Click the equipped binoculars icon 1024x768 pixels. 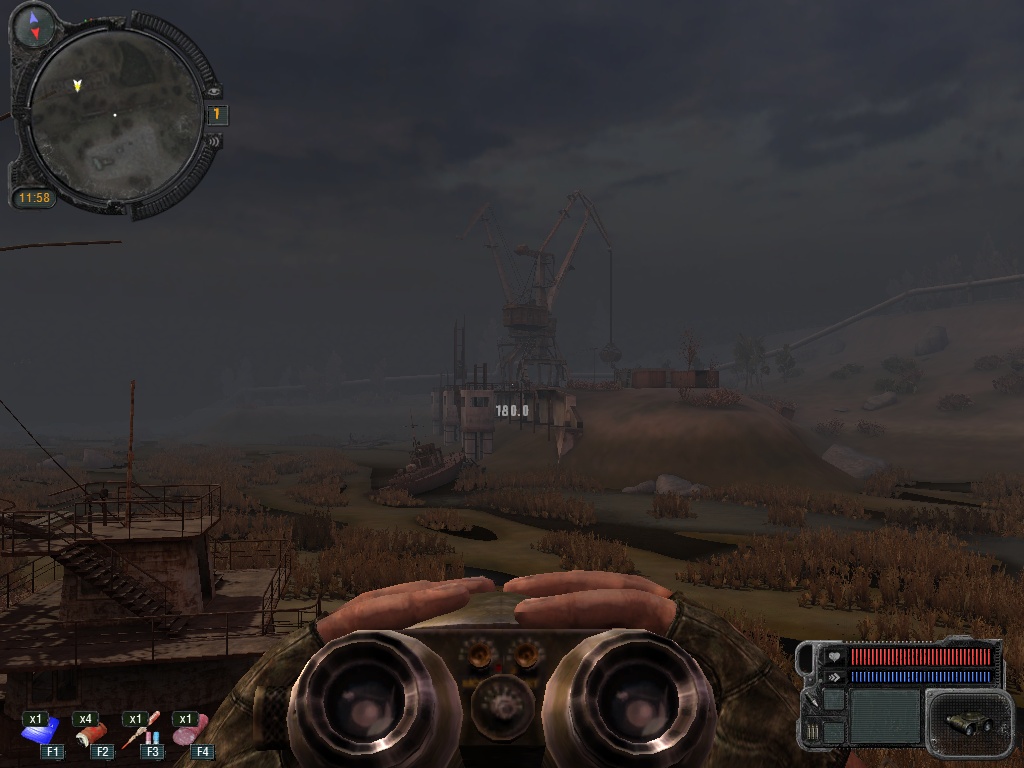point(966,722)
